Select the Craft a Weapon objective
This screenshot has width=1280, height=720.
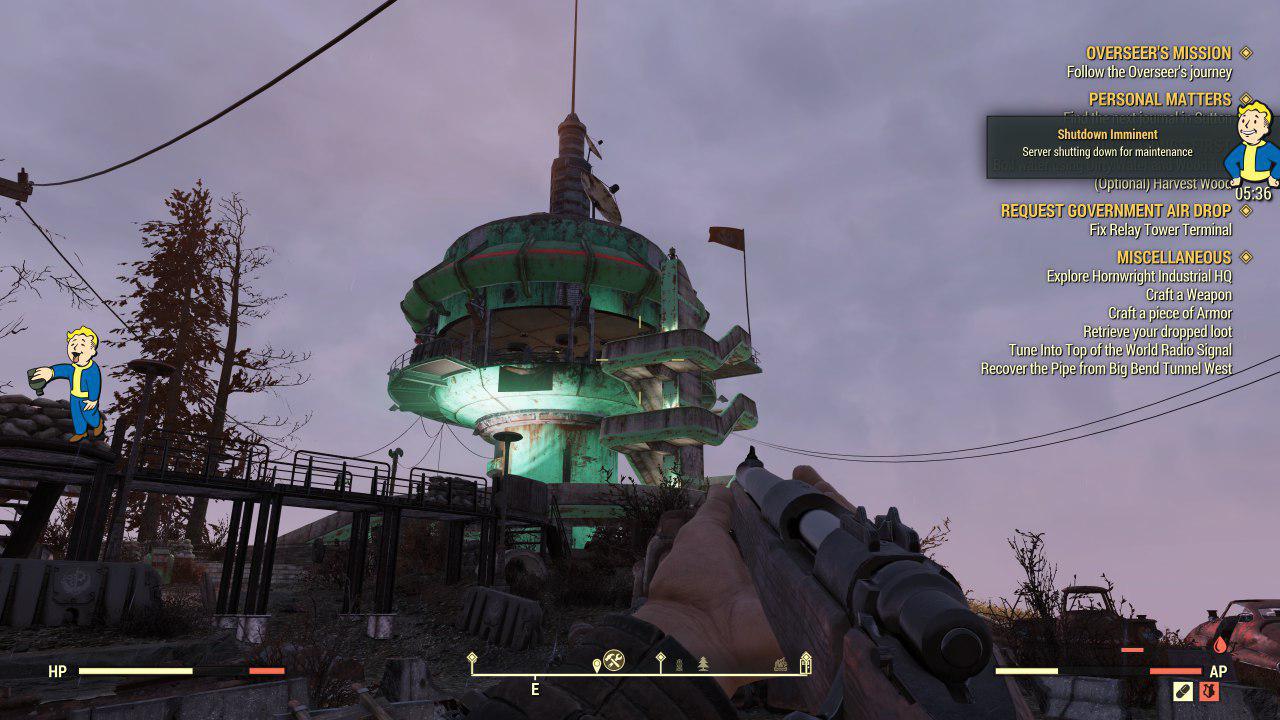click(x=1188, y=295)
